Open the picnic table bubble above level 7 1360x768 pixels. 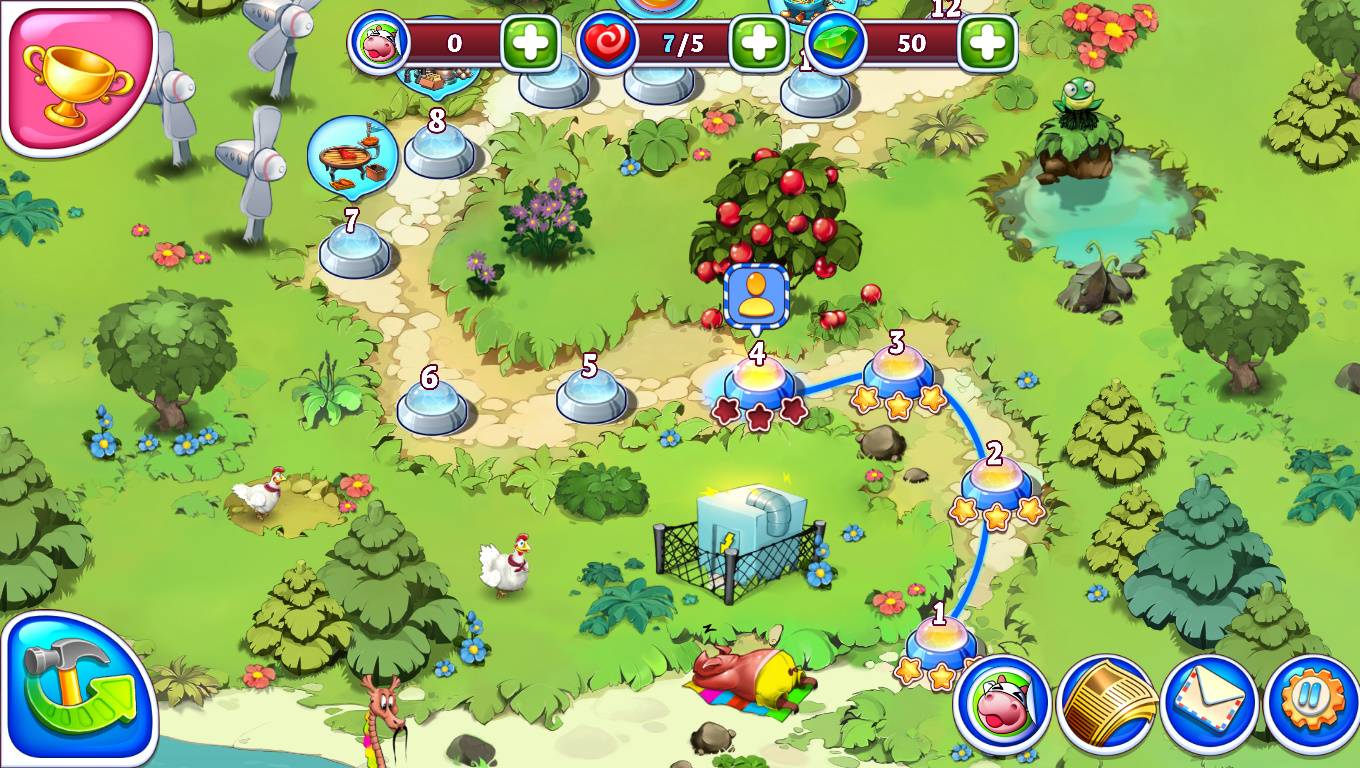pos(352,155)
